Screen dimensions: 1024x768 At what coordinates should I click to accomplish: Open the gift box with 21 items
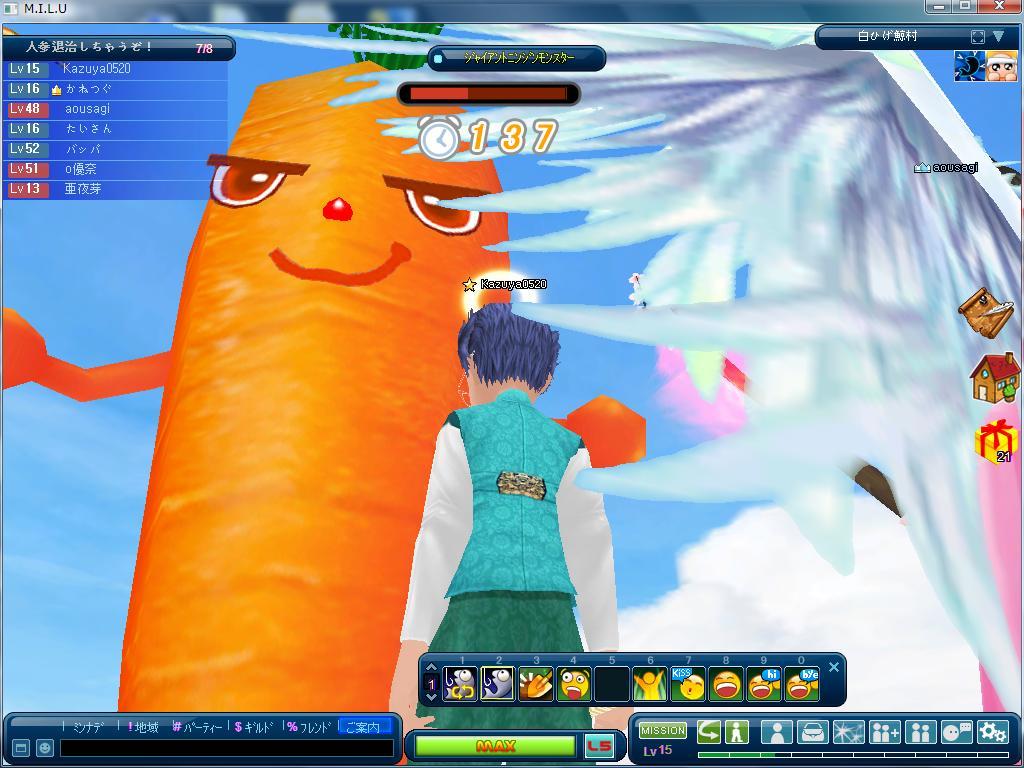pyautogui.click(x=996, y=441)
